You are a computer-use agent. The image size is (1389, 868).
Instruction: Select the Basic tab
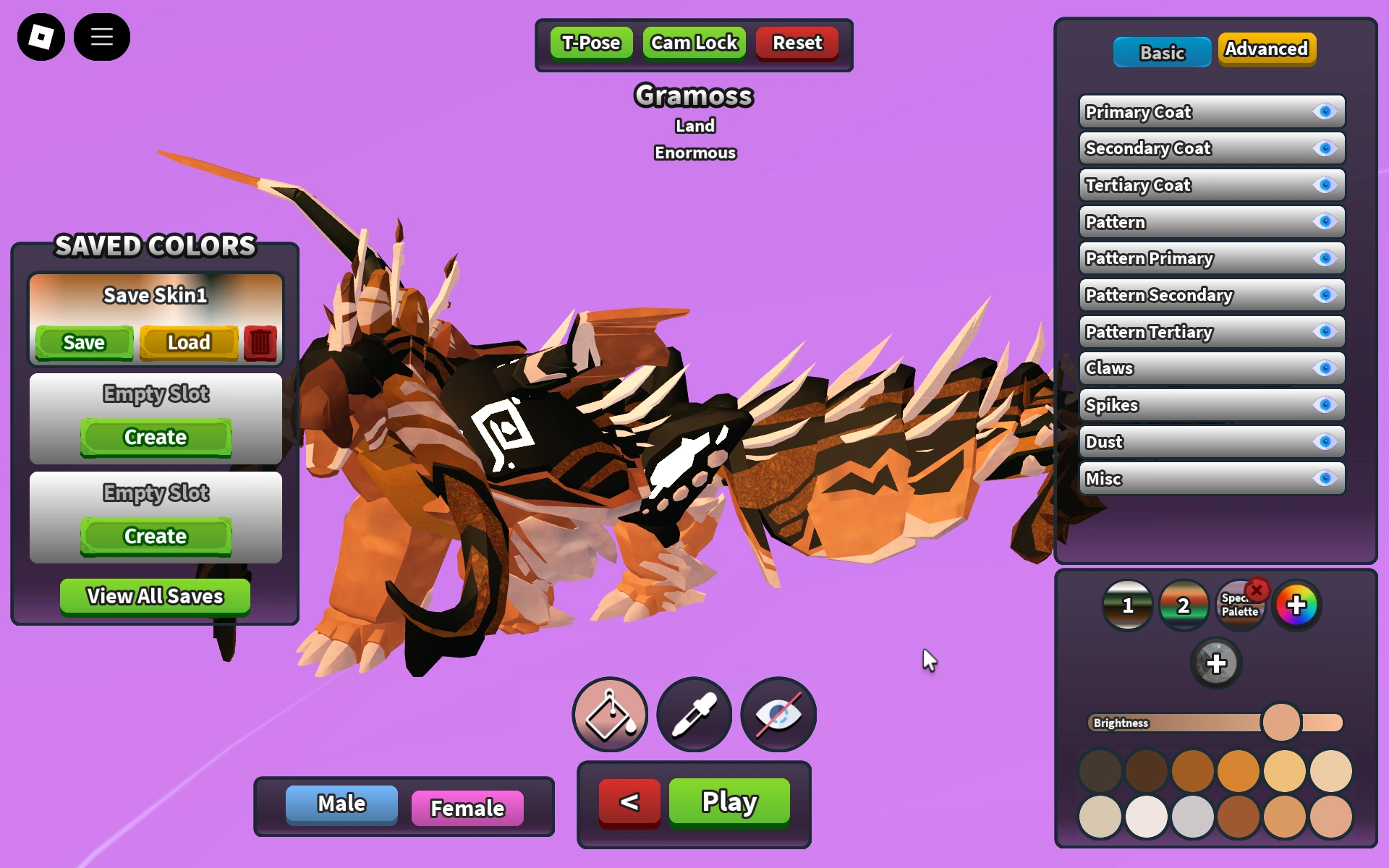tap(1161, 52)
